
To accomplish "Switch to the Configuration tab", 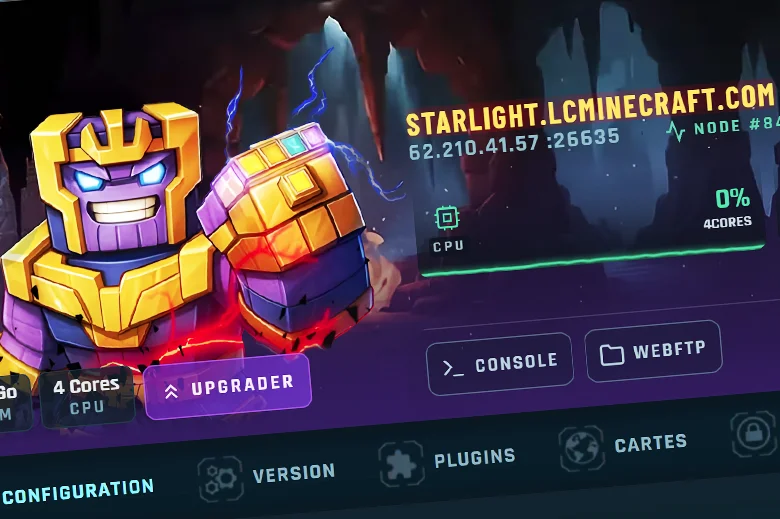I will click(x=77, y=490).
